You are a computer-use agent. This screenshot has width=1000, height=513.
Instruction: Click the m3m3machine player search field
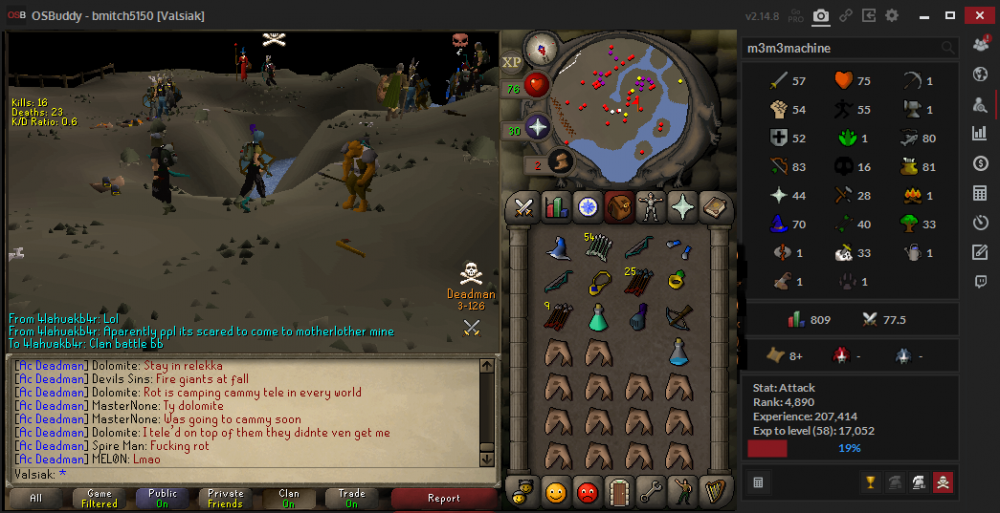click(x=840, y=48)
